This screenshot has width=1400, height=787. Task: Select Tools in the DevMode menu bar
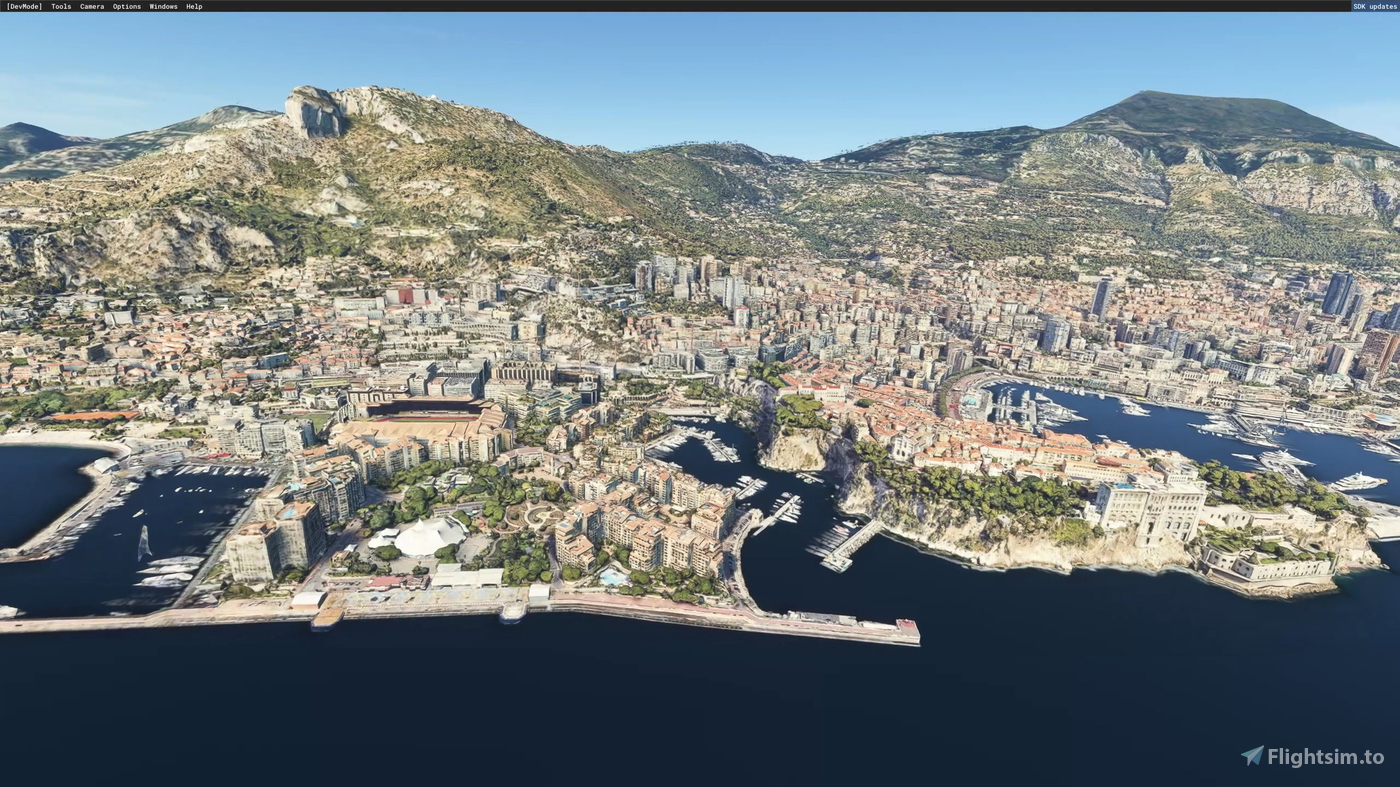(60, 6)
